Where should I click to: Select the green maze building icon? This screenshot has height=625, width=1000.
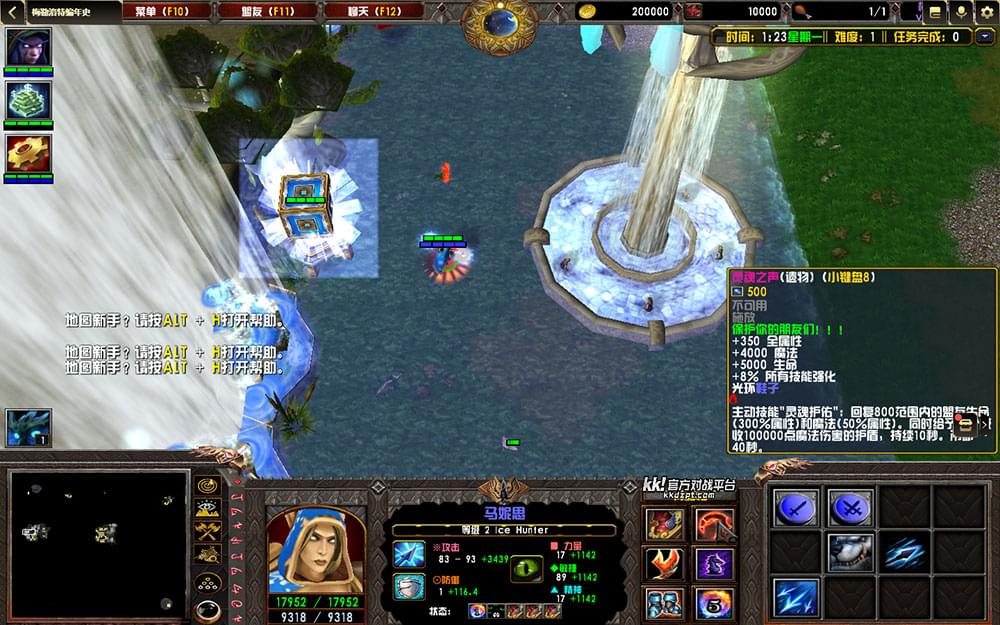tap(28, 100)
